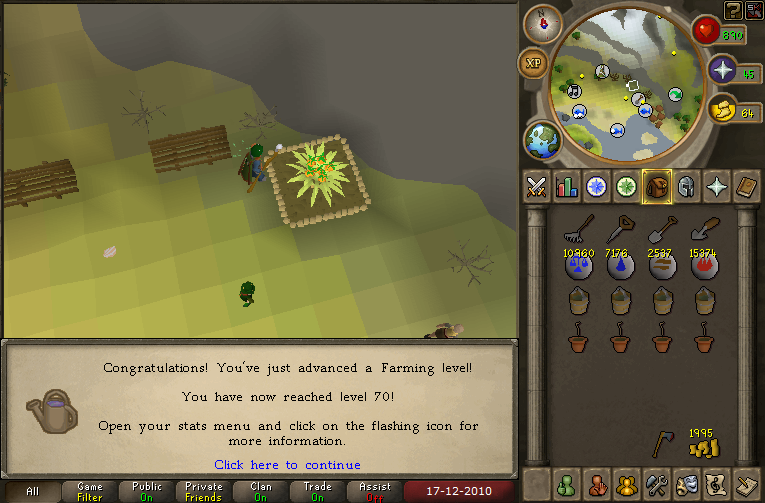Open the Options wrench-and-spanner tab

pos(657,483)
